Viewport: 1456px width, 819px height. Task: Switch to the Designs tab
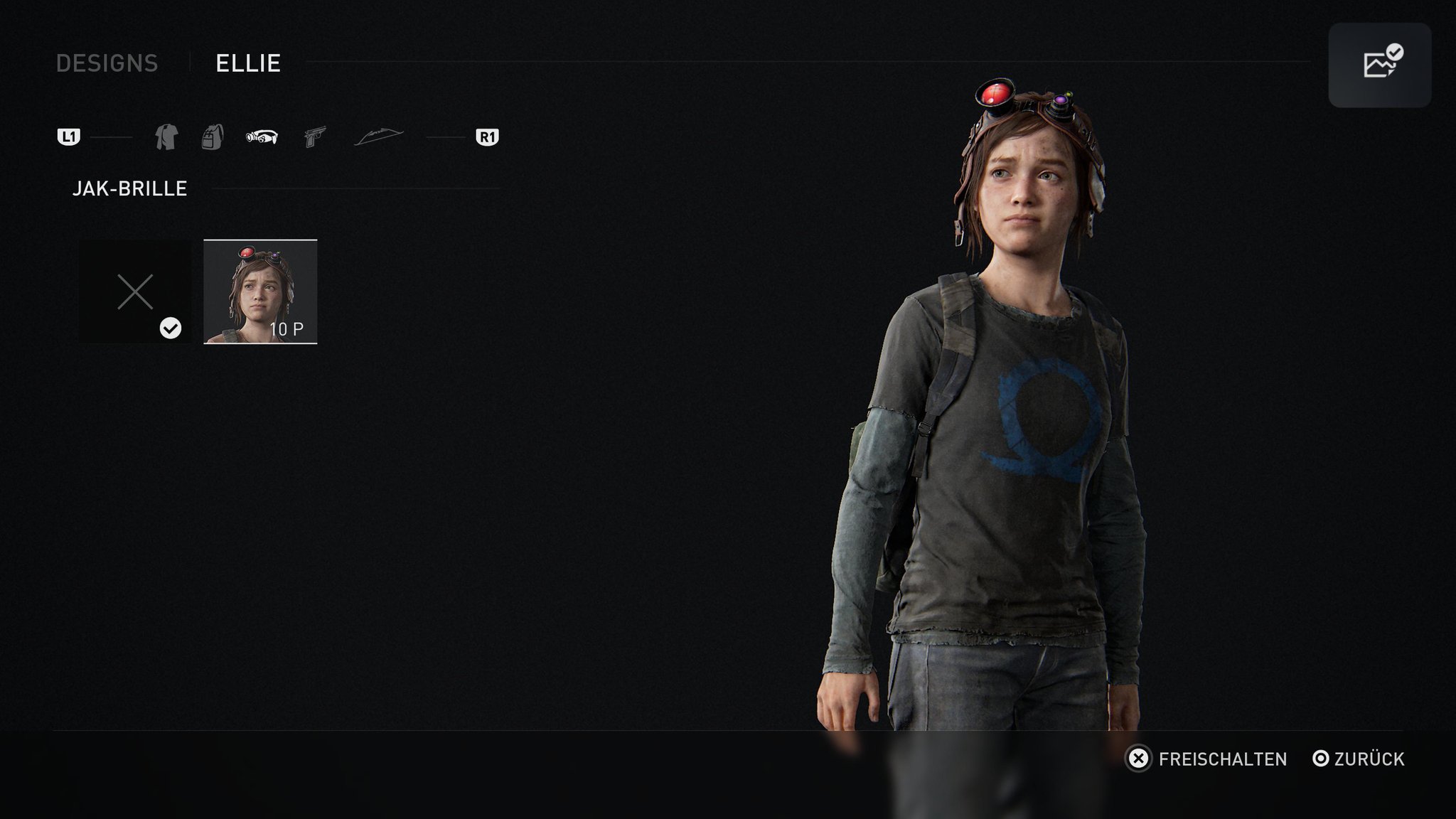pyautogui.click(x=107, y=63)
